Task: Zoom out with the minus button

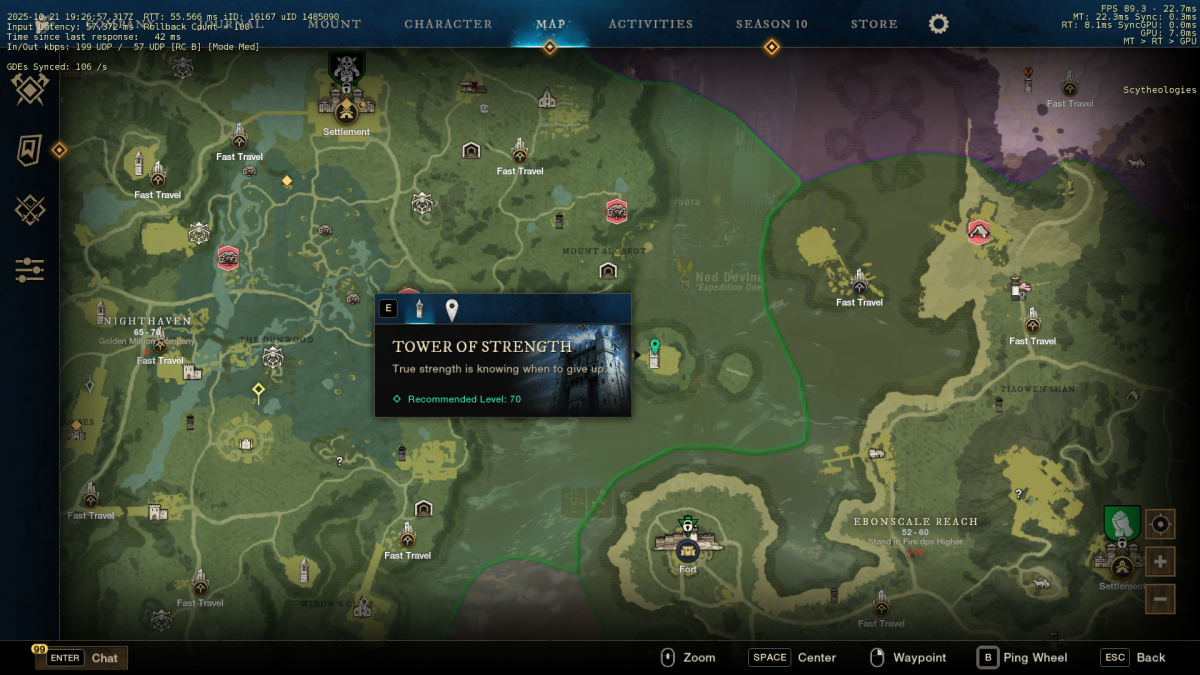Action: click(1160, 599)
